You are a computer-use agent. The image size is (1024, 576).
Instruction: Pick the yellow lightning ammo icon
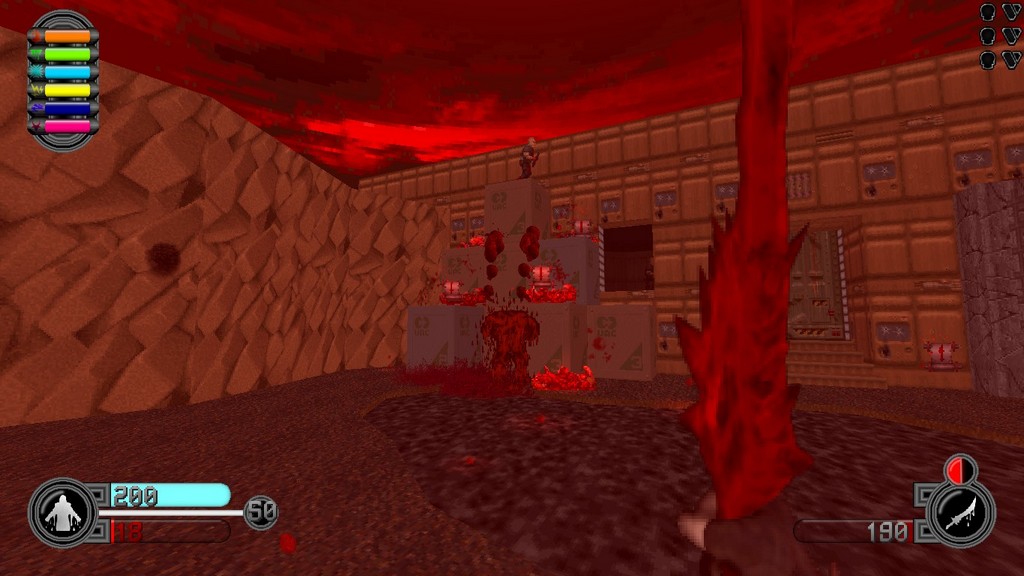tap(36, 90)
